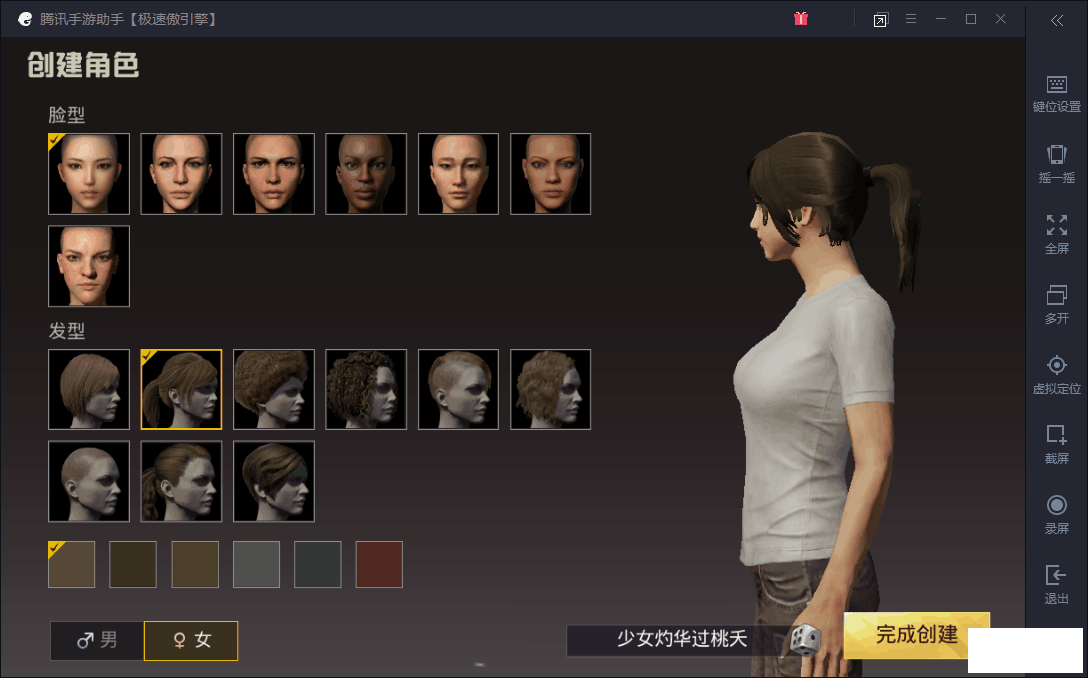Enter fullscreen mode with 全屏
1088x678 pixels.
coord(1056,233)
